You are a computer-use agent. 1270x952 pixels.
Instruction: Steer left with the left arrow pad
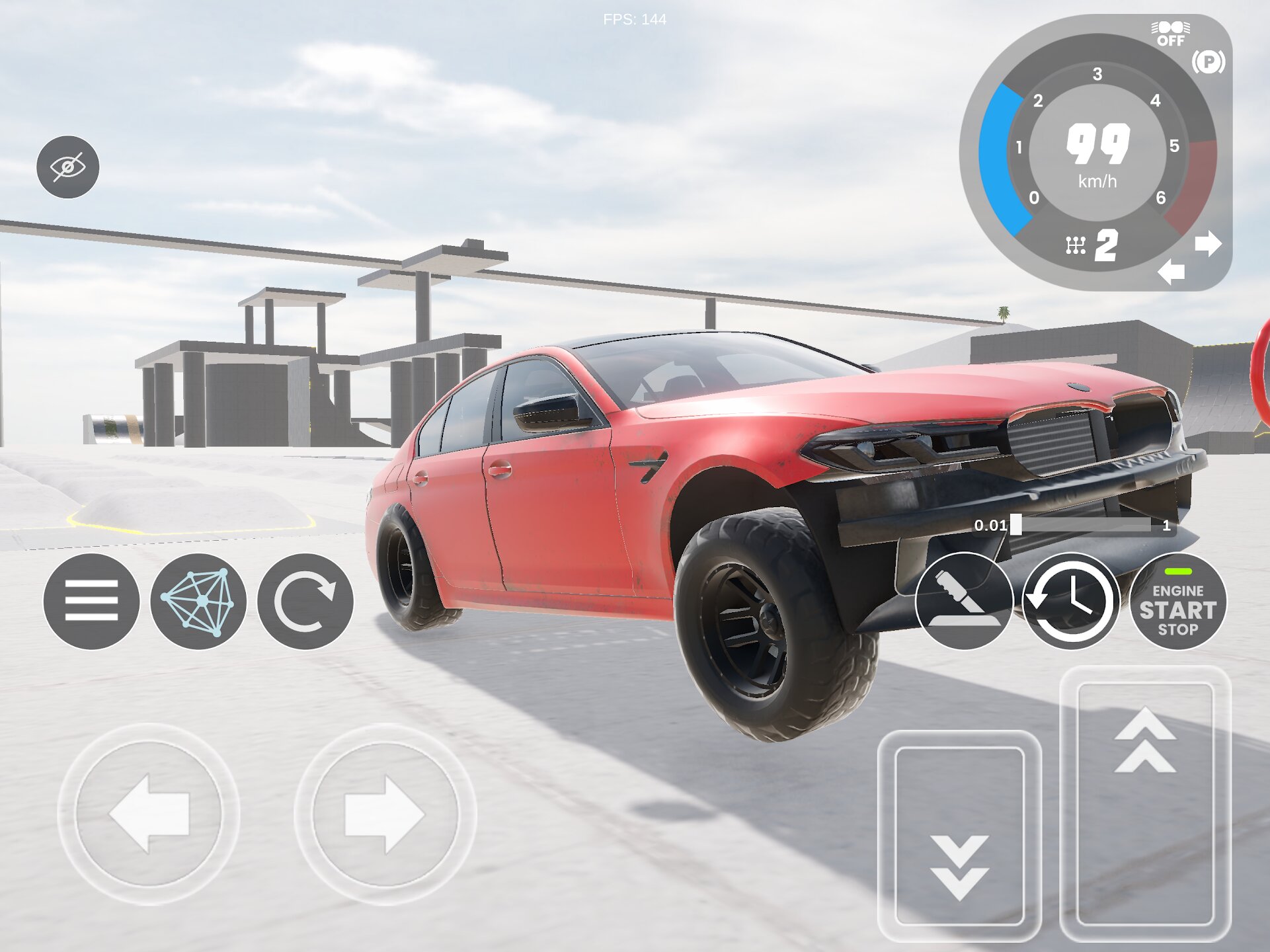pos(149,814)
